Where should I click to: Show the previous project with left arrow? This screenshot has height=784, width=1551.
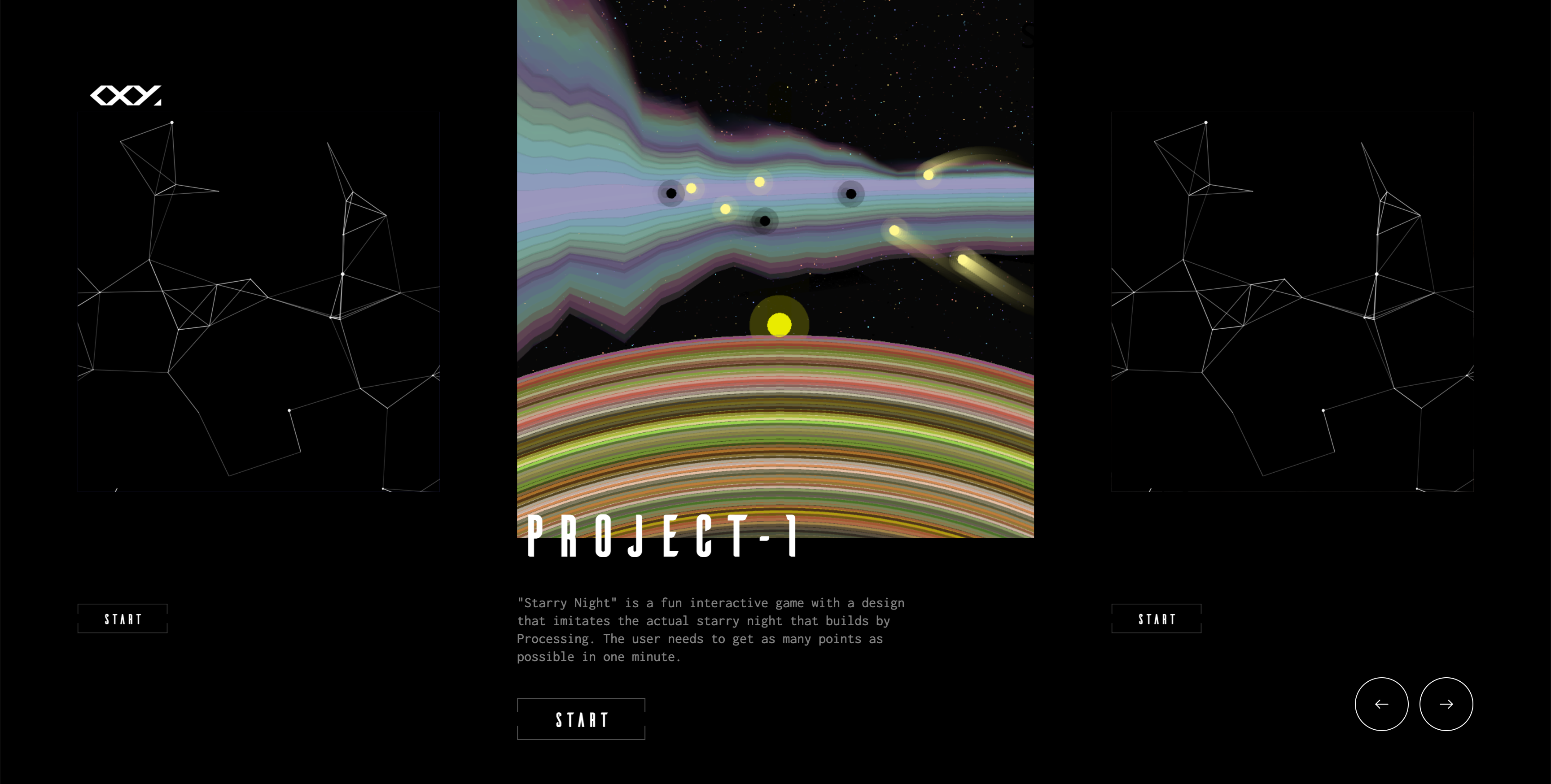pyautogui.click(x=1381, y=704)
